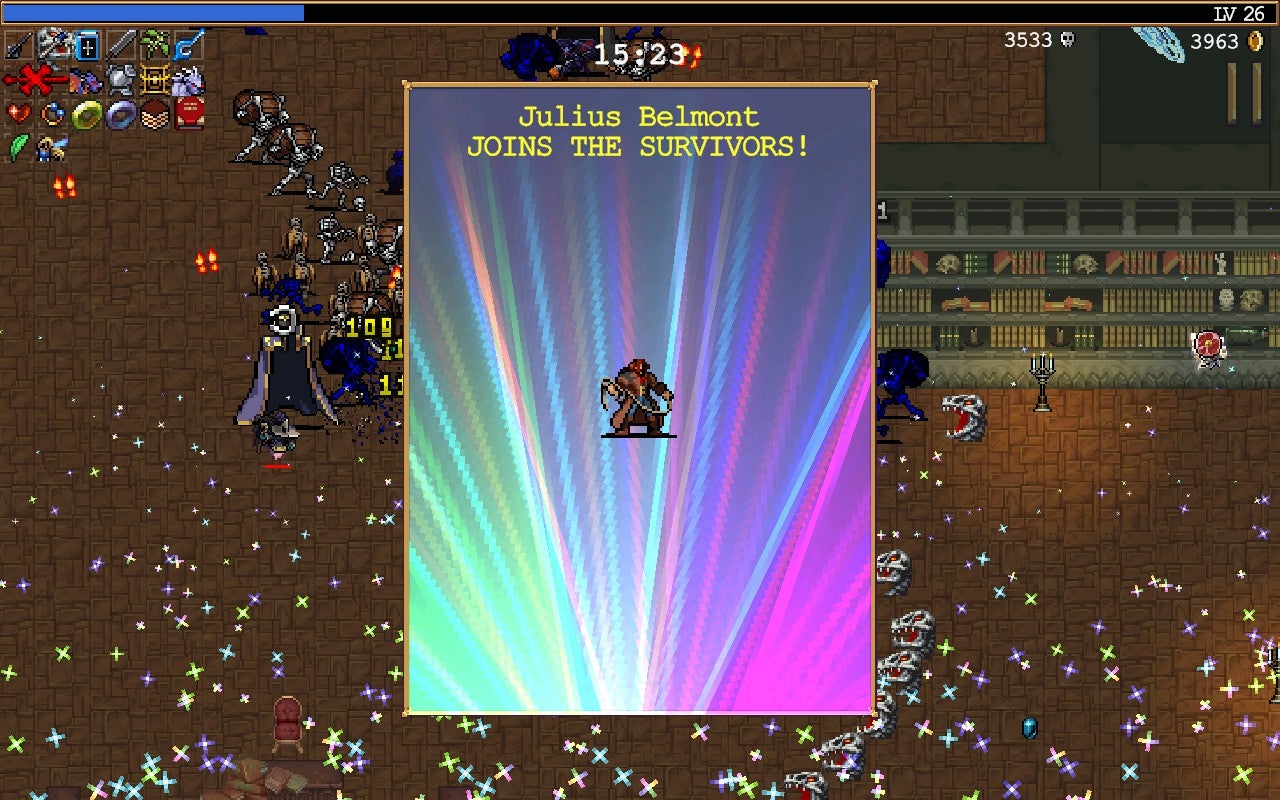1280x800 pixels.
Task: Click the golden caged lantern icon
Action: pos(153,78)
